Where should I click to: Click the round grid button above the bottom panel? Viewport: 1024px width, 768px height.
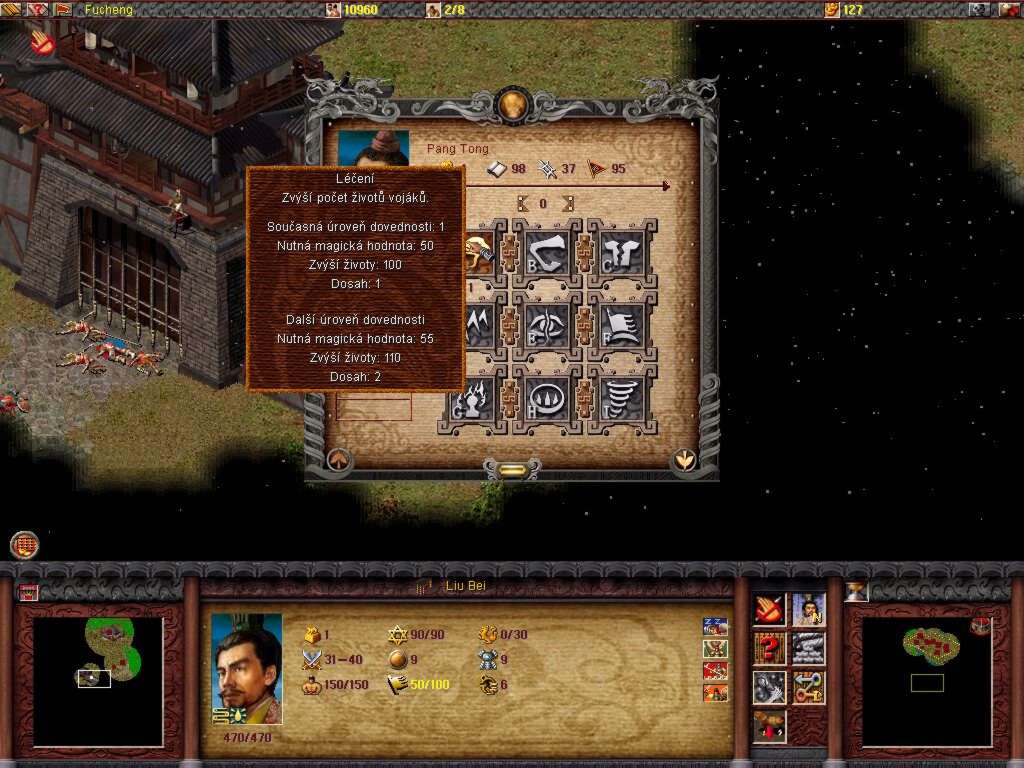click(x=25, y=545)
